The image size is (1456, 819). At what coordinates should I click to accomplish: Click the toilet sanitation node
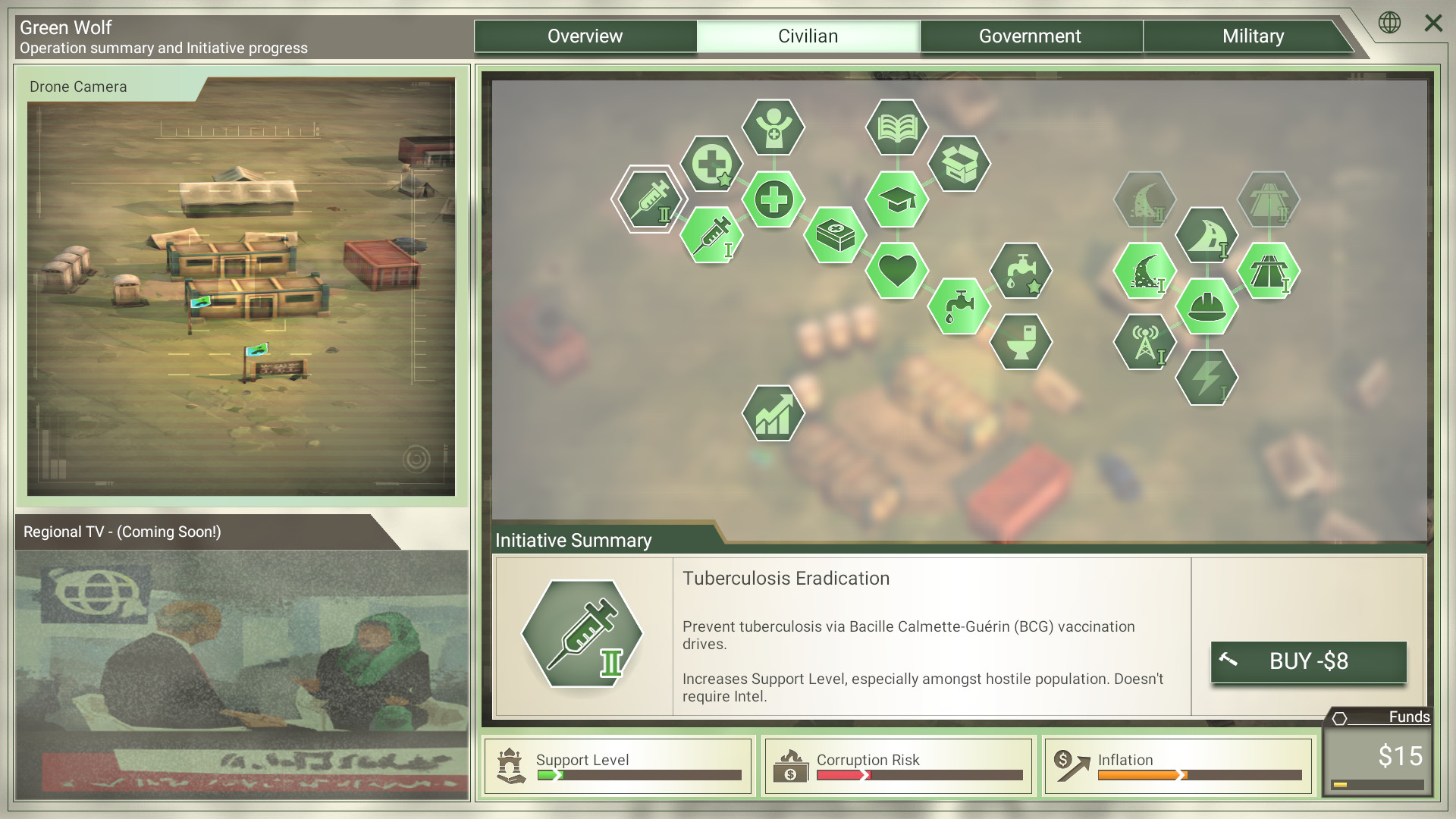(1021, 343)
